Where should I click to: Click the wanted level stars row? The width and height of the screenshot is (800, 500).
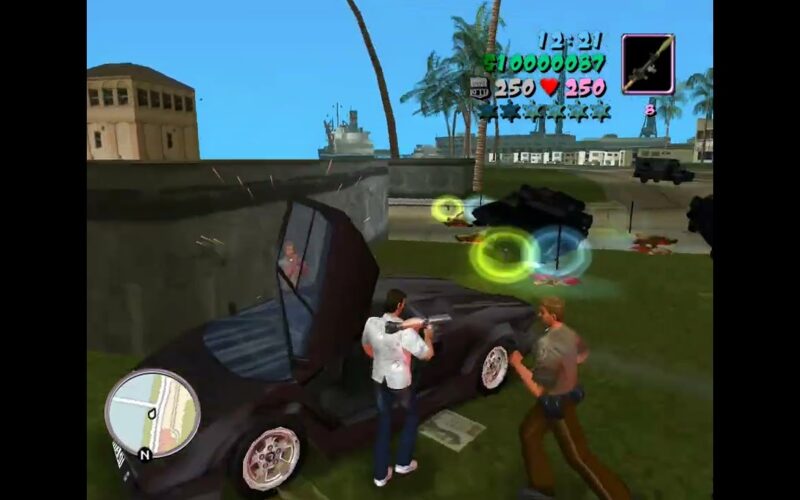click(x=543, y=111)
